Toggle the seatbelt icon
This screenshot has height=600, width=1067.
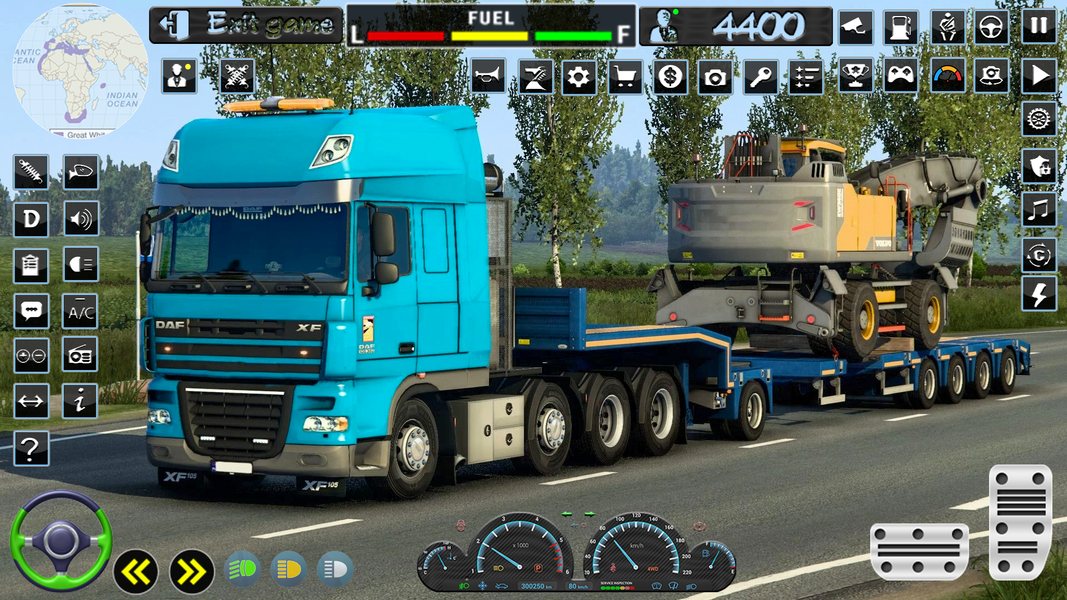click(947, 26)
